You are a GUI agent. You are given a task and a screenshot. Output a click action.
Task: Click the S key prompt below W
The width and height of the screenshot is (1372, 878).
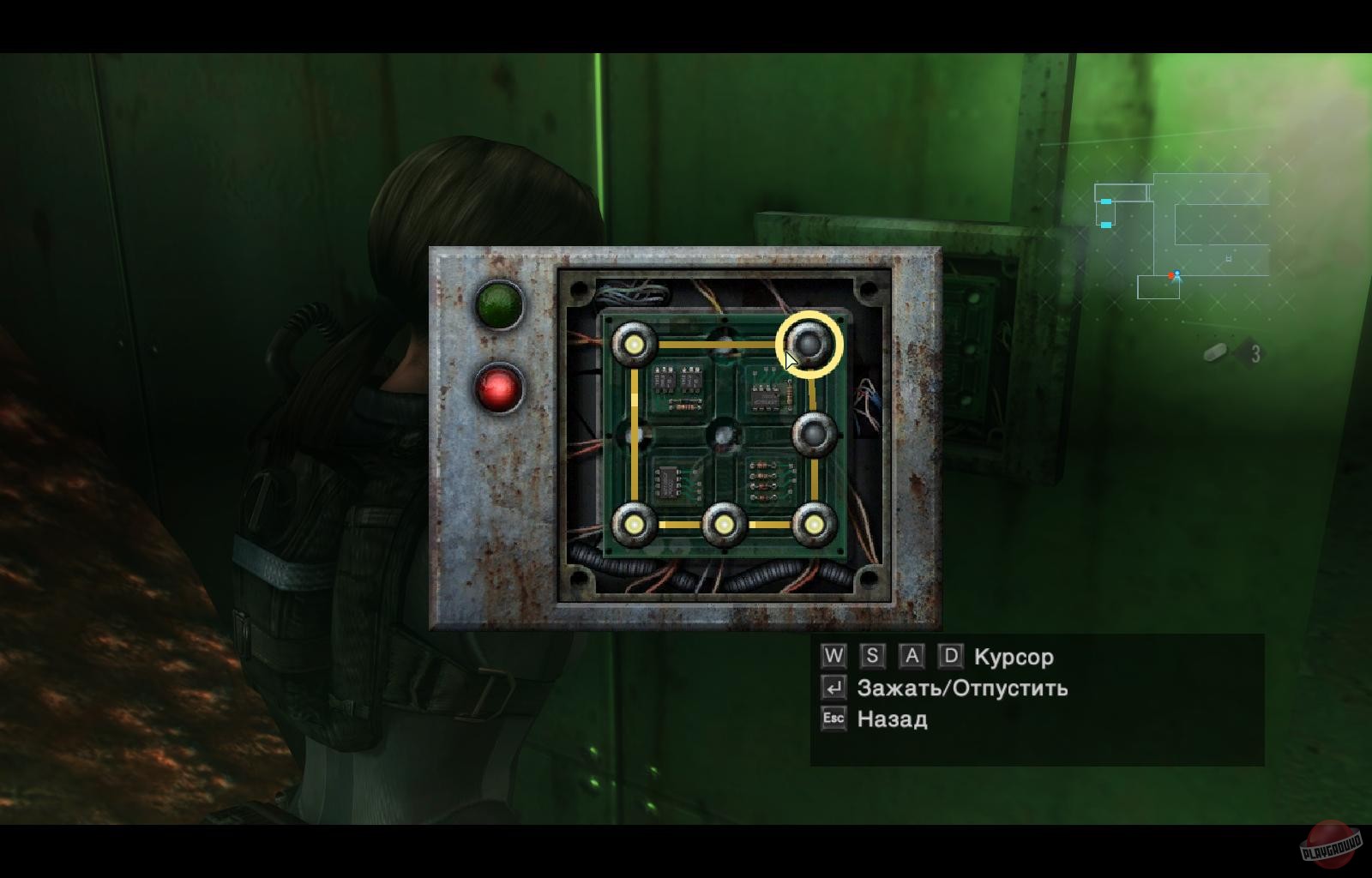click(x=870, y=657)
